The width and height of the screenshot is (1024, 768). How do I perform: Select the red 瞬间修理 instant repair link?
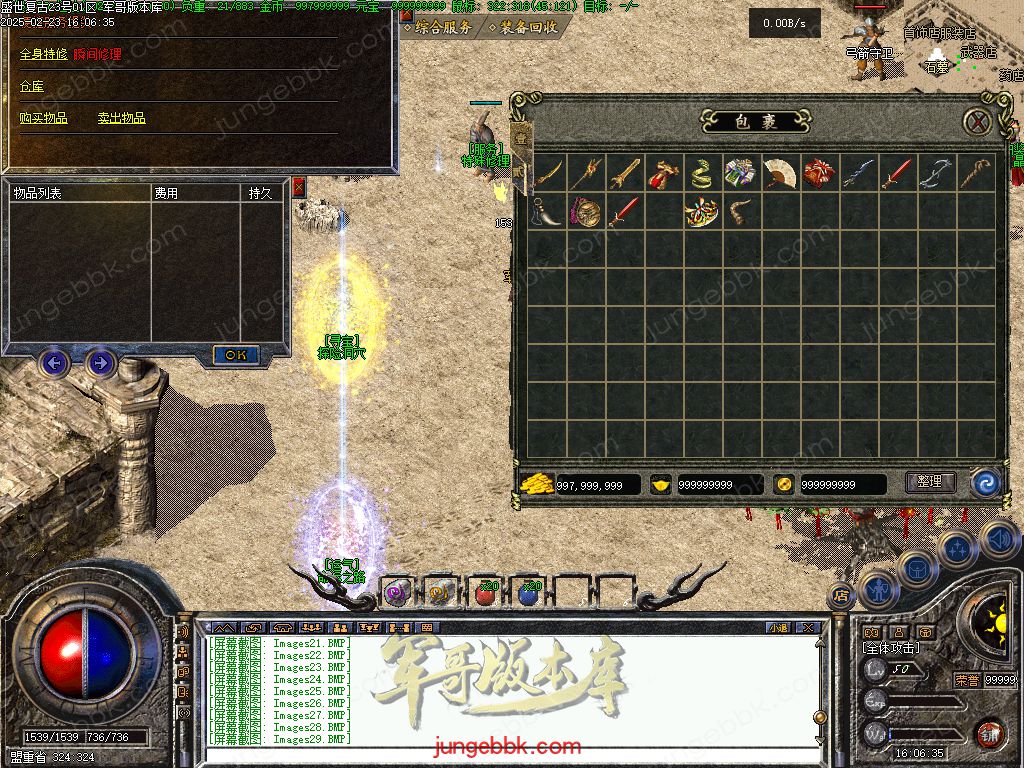coord(97,54)
